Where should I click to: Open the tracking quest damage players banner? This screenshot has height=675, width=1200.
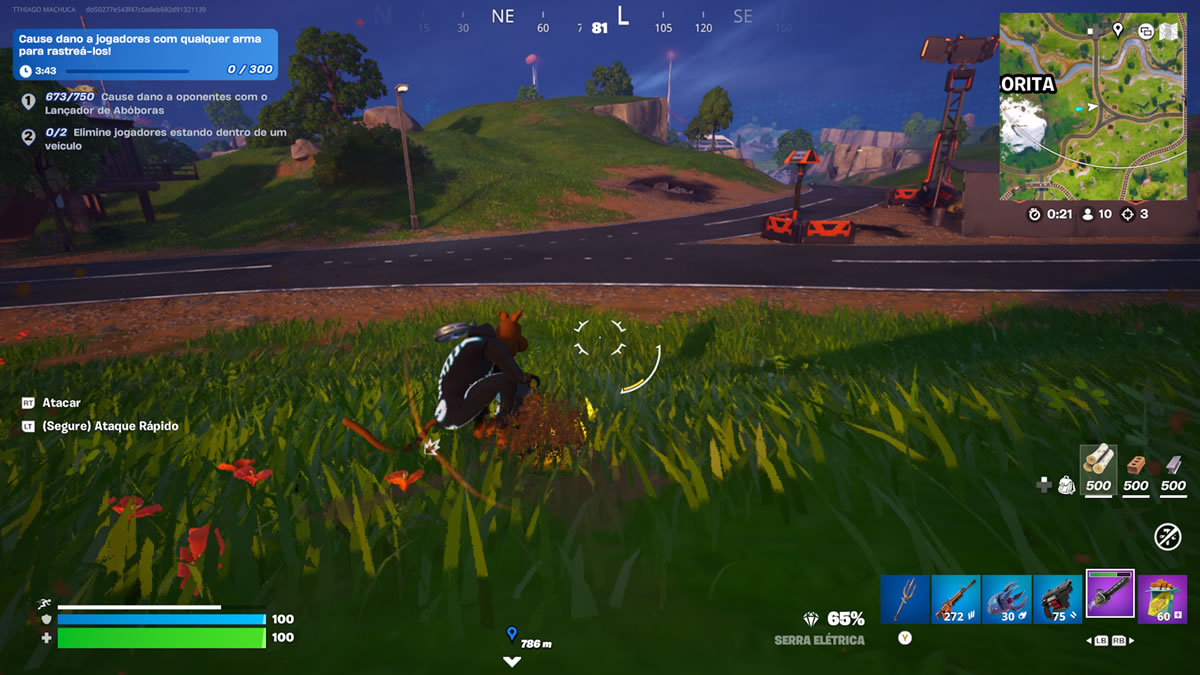tap(146, 54)
